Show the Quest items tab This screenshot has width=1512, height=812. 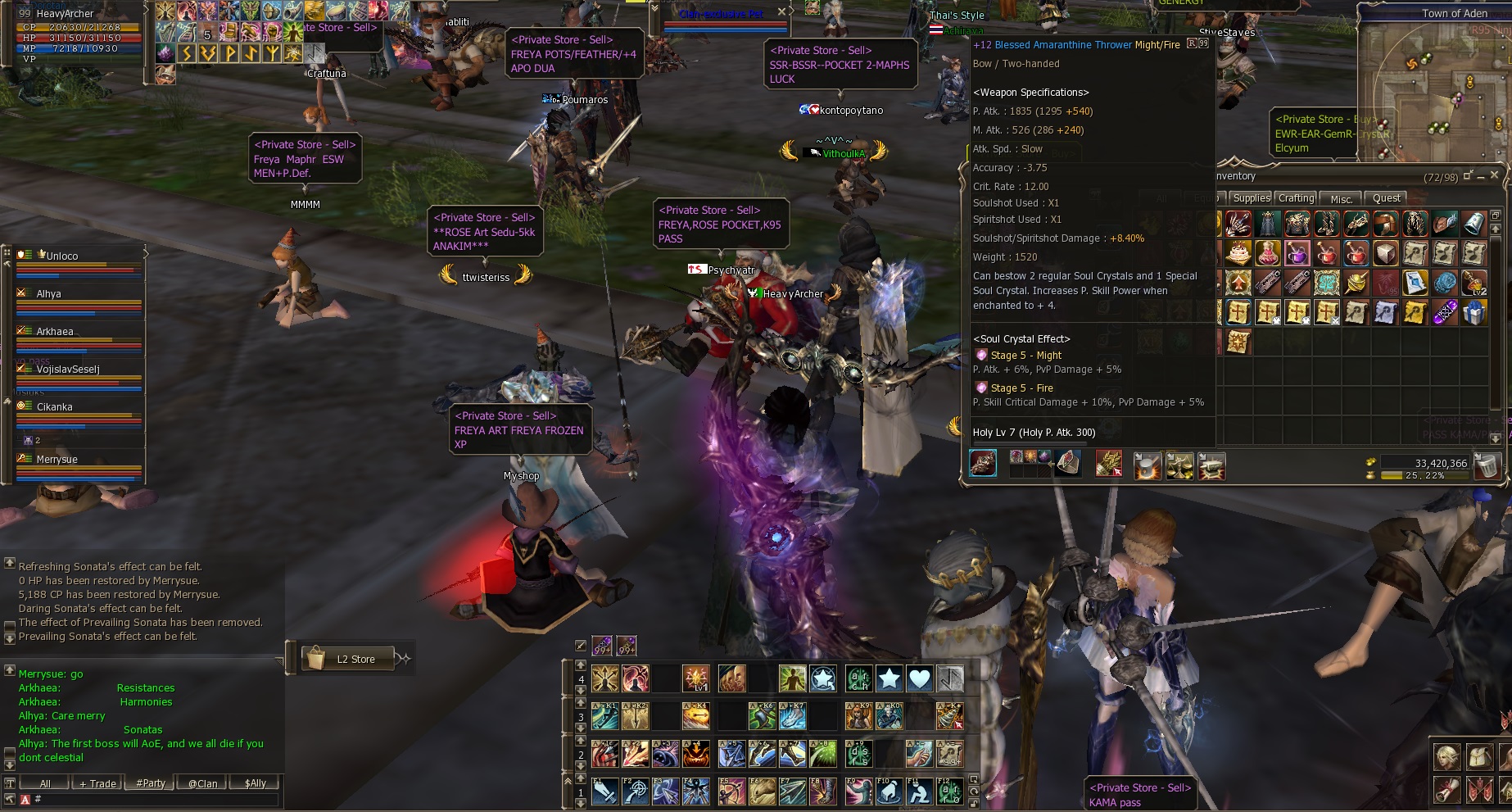1386,198
